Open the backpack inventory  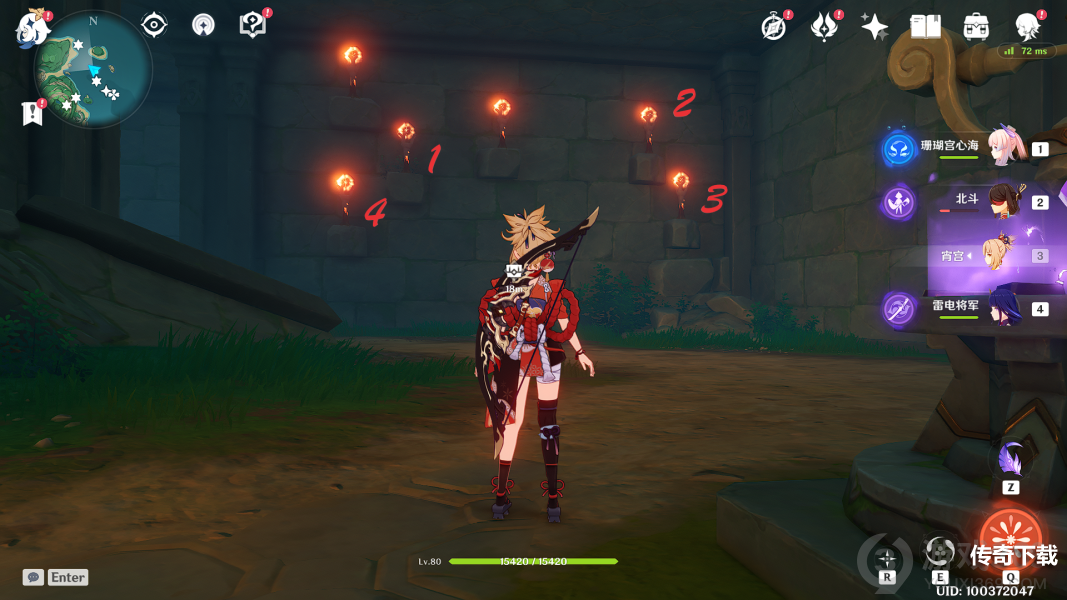[976, 27]
